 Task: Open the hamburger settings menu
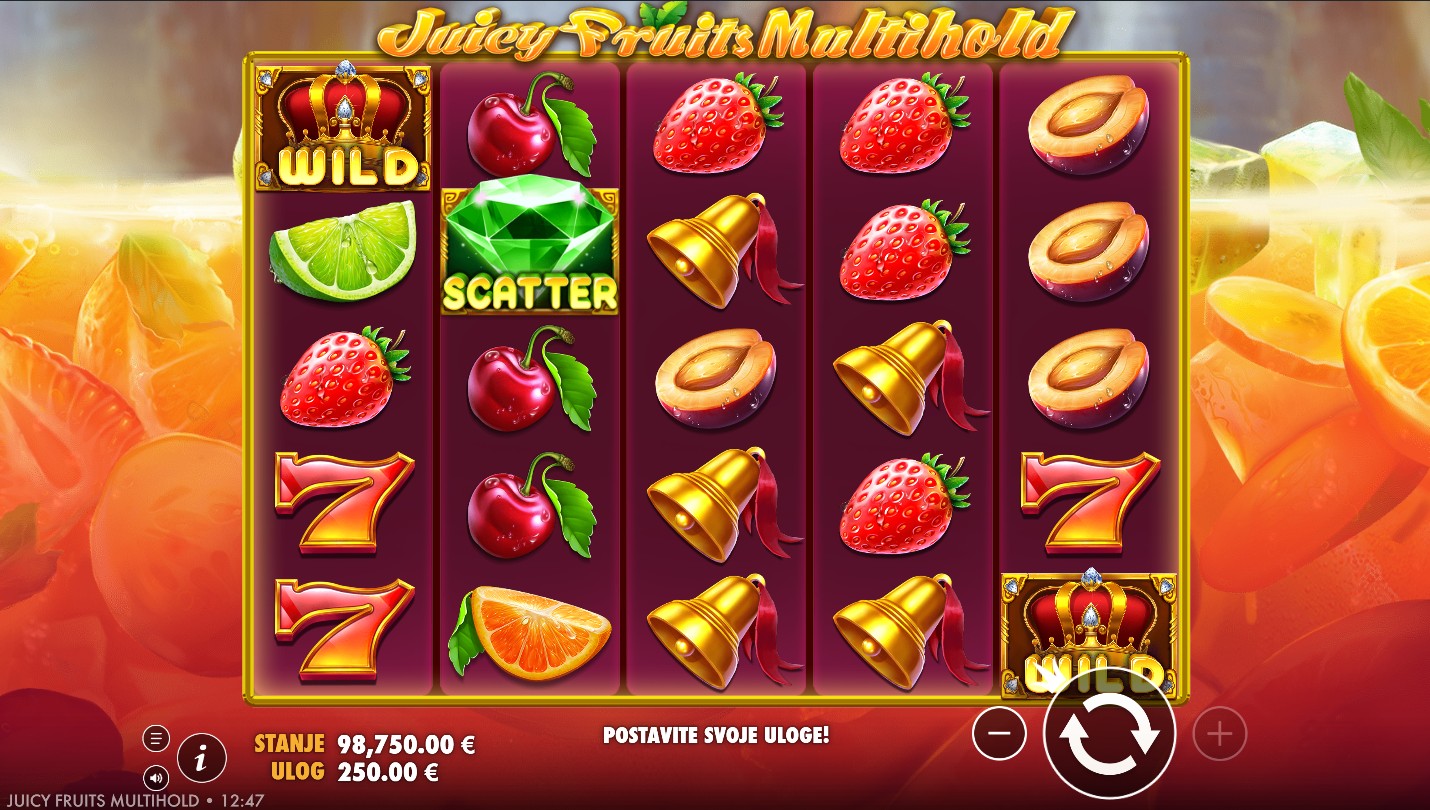point(156,739)
